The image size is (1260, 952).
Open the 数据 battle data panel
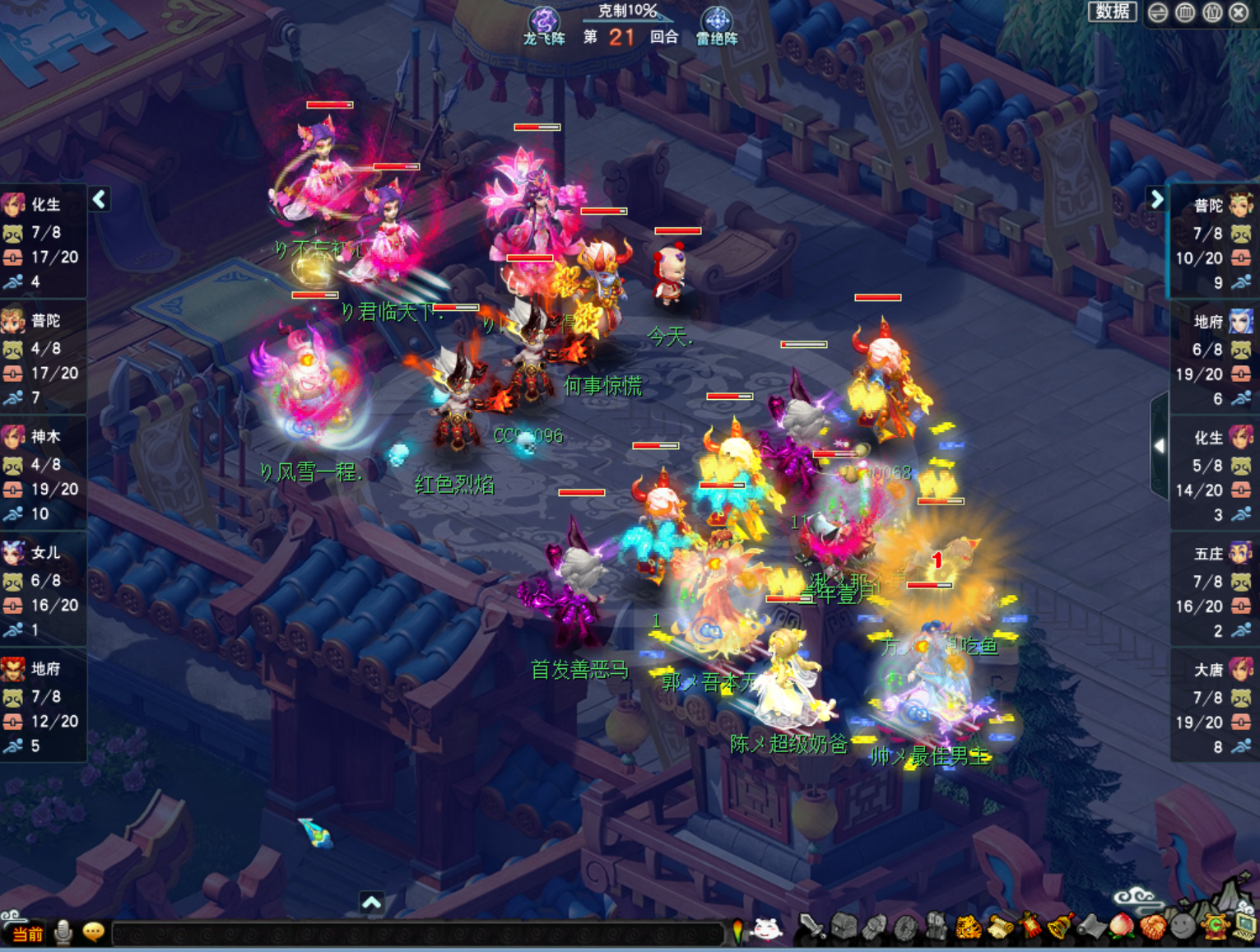(1112, 12)
